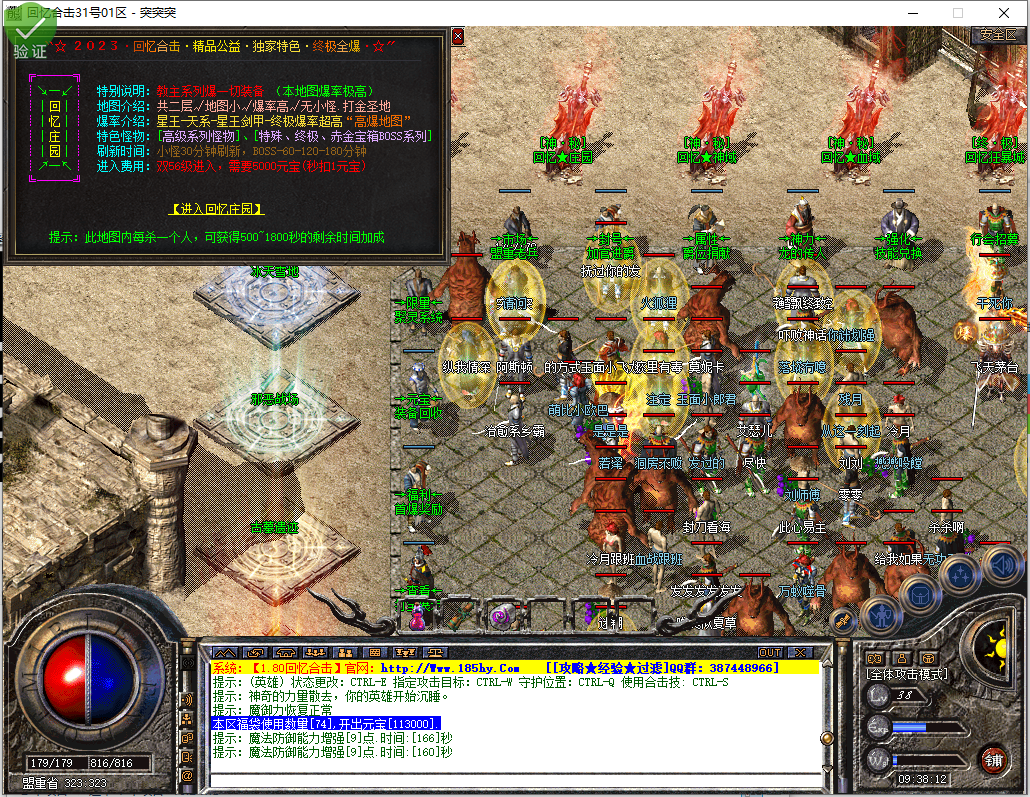Close the game window
This screenshot has width=1030, height=797.
pyautogui.click(x=1003, y=13)
